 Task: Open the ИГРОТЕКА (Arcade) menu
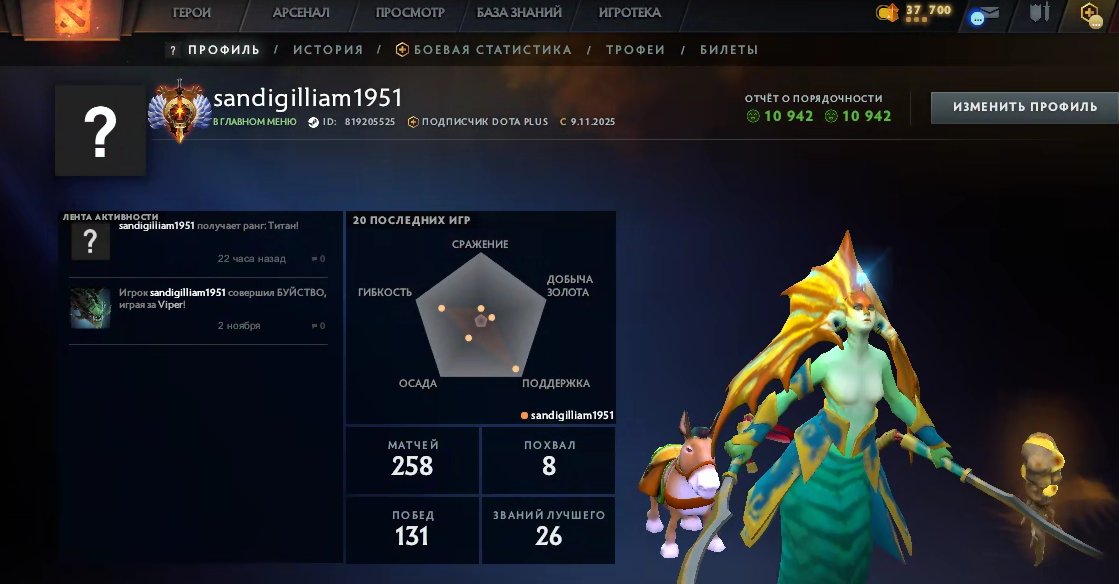[629, 13]
